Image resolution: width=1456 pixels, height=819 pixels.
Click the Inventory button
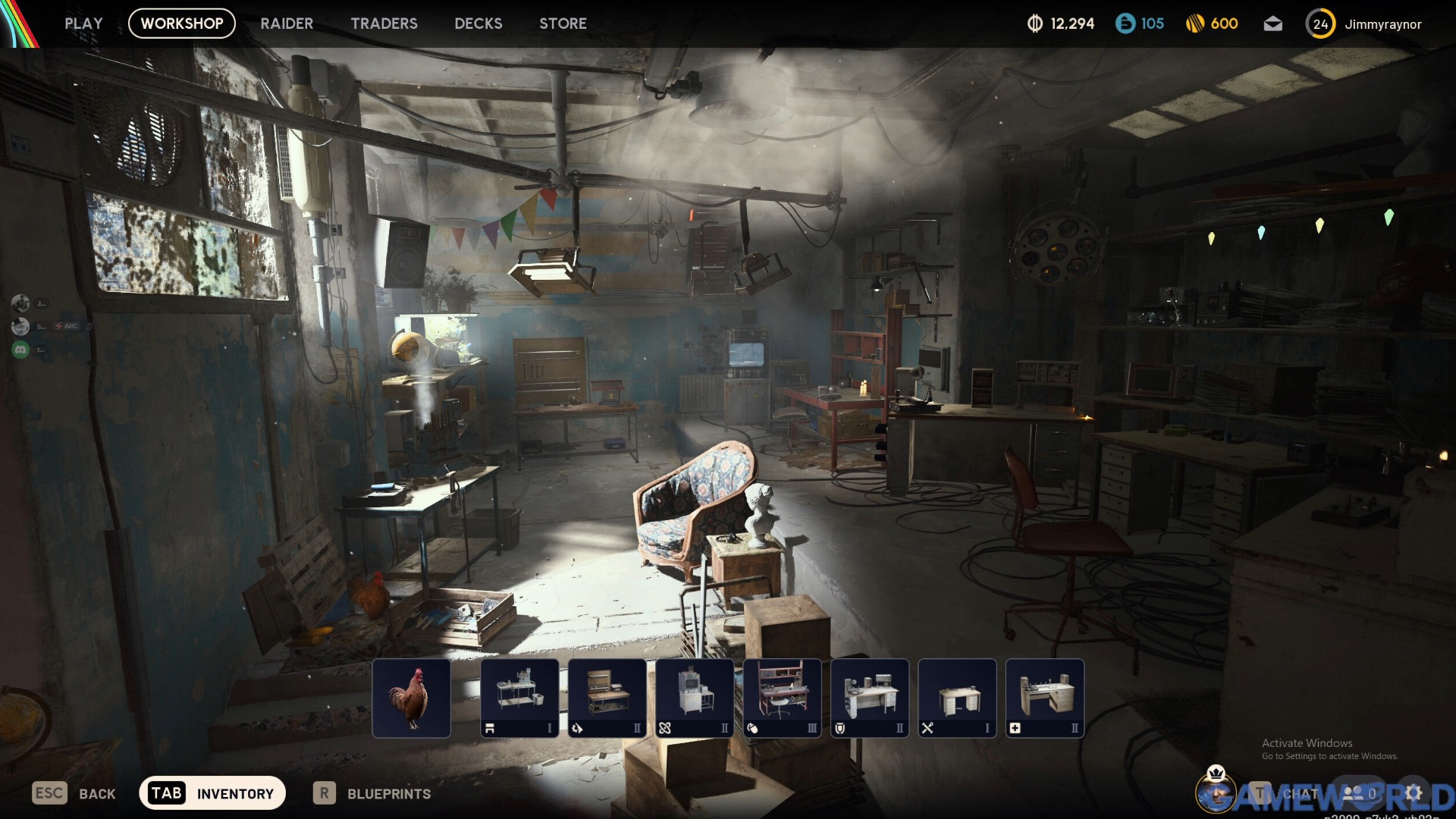[x=212, y=793]
